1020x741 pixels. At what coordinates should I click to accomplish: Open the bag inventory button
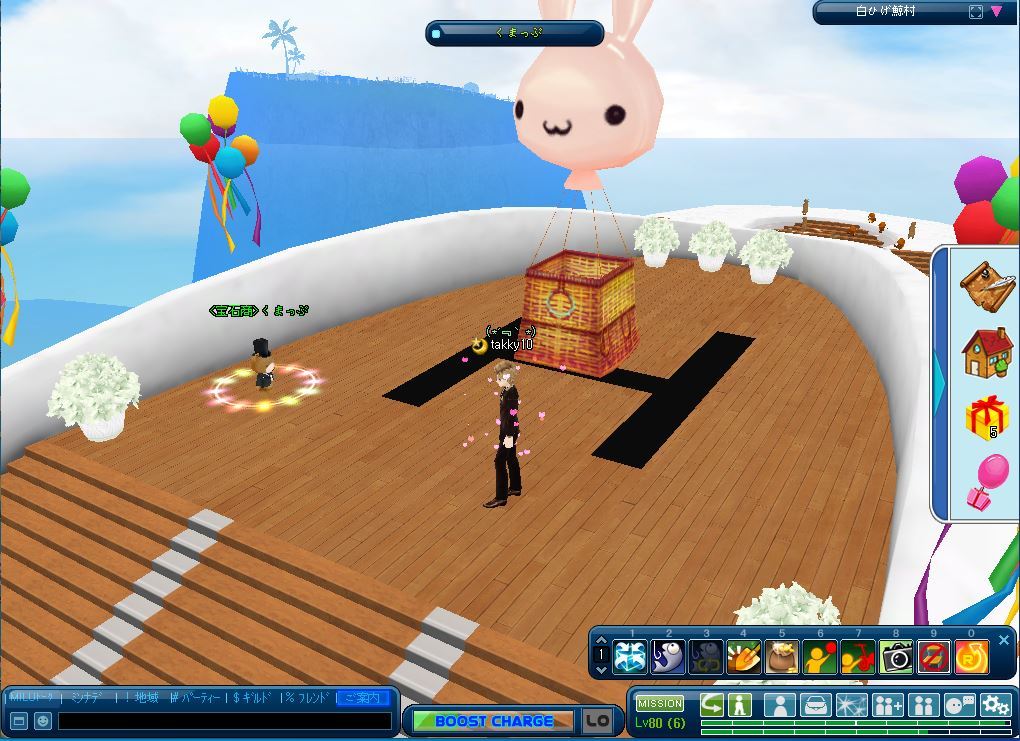pos(815,705)
